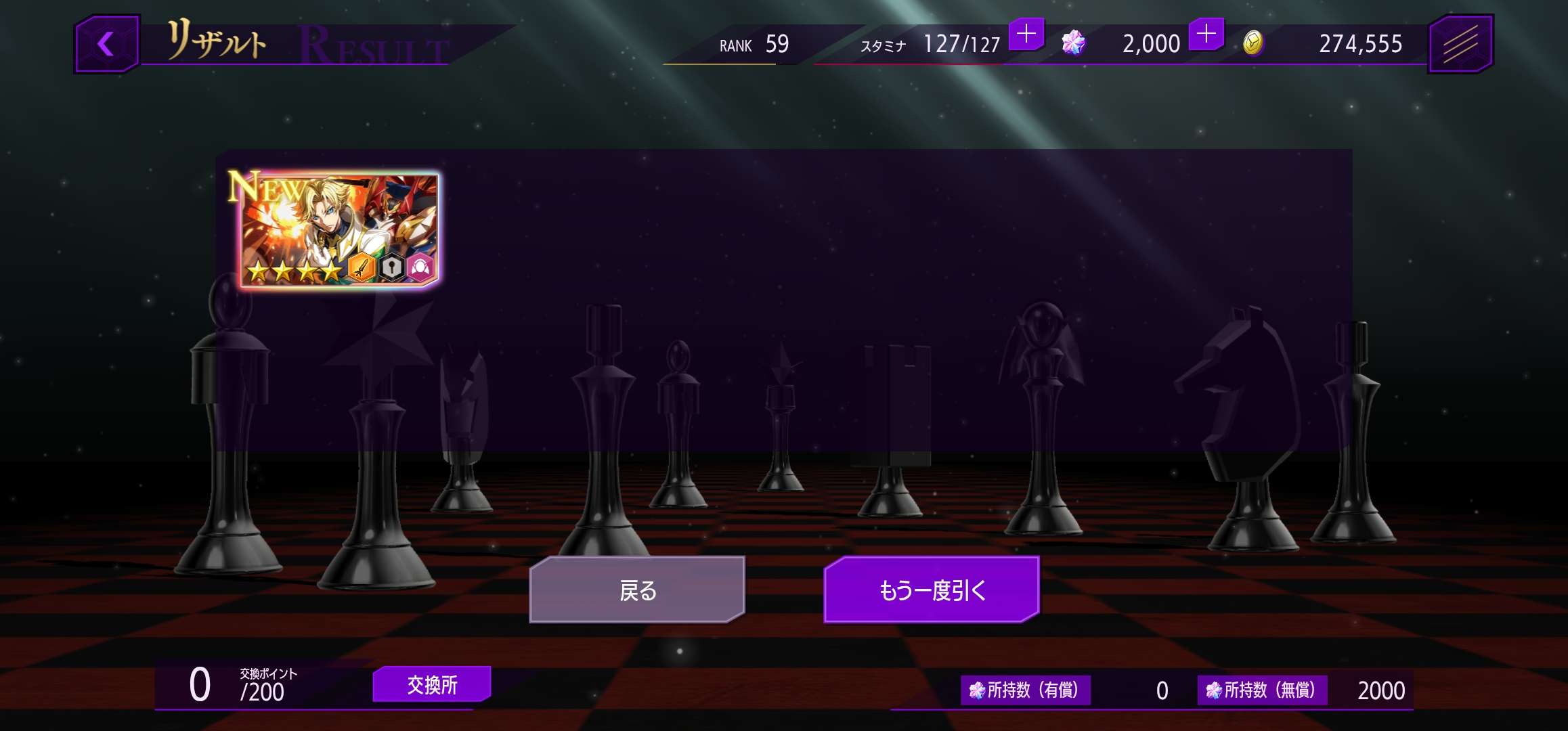The height and width of the screenshot is (731, 1568).
Task: Add stamina with the plus button
Action: 1026,34
